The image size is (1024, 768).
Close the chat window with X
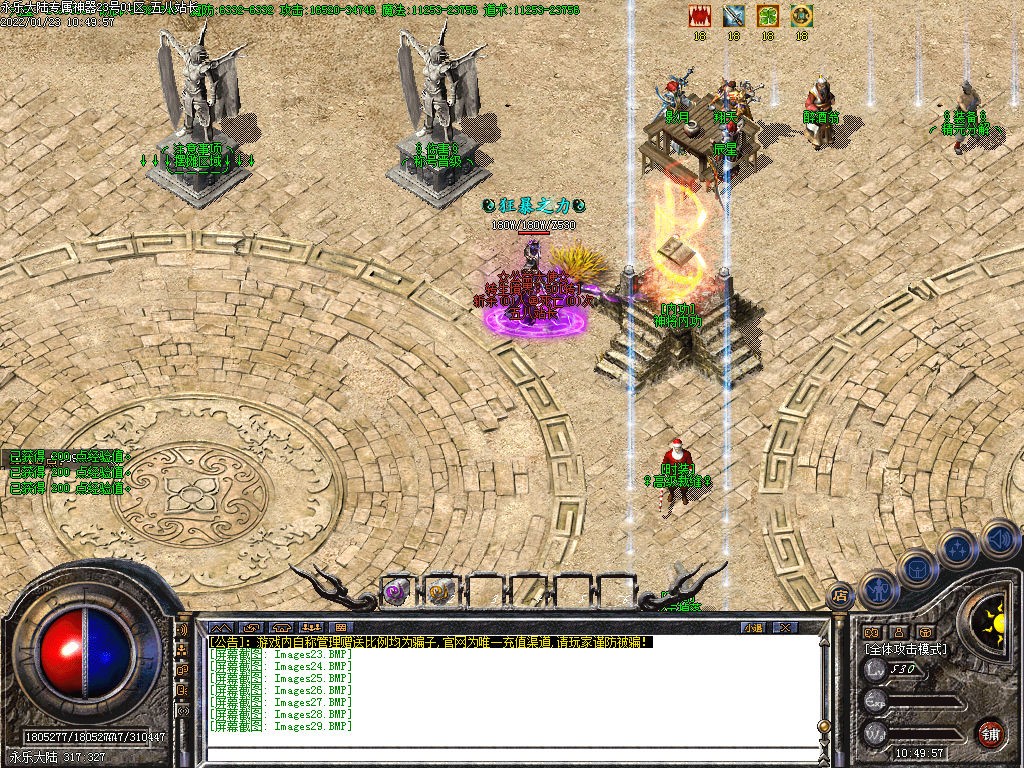(786, 627)
